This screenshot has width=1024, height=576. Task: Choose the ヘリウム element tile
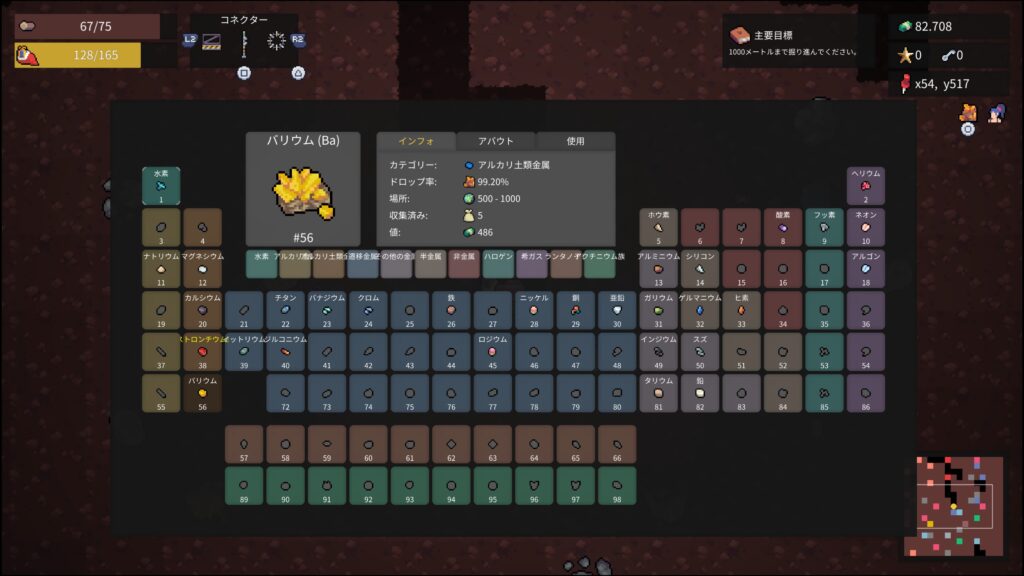[x=866, y=186]
